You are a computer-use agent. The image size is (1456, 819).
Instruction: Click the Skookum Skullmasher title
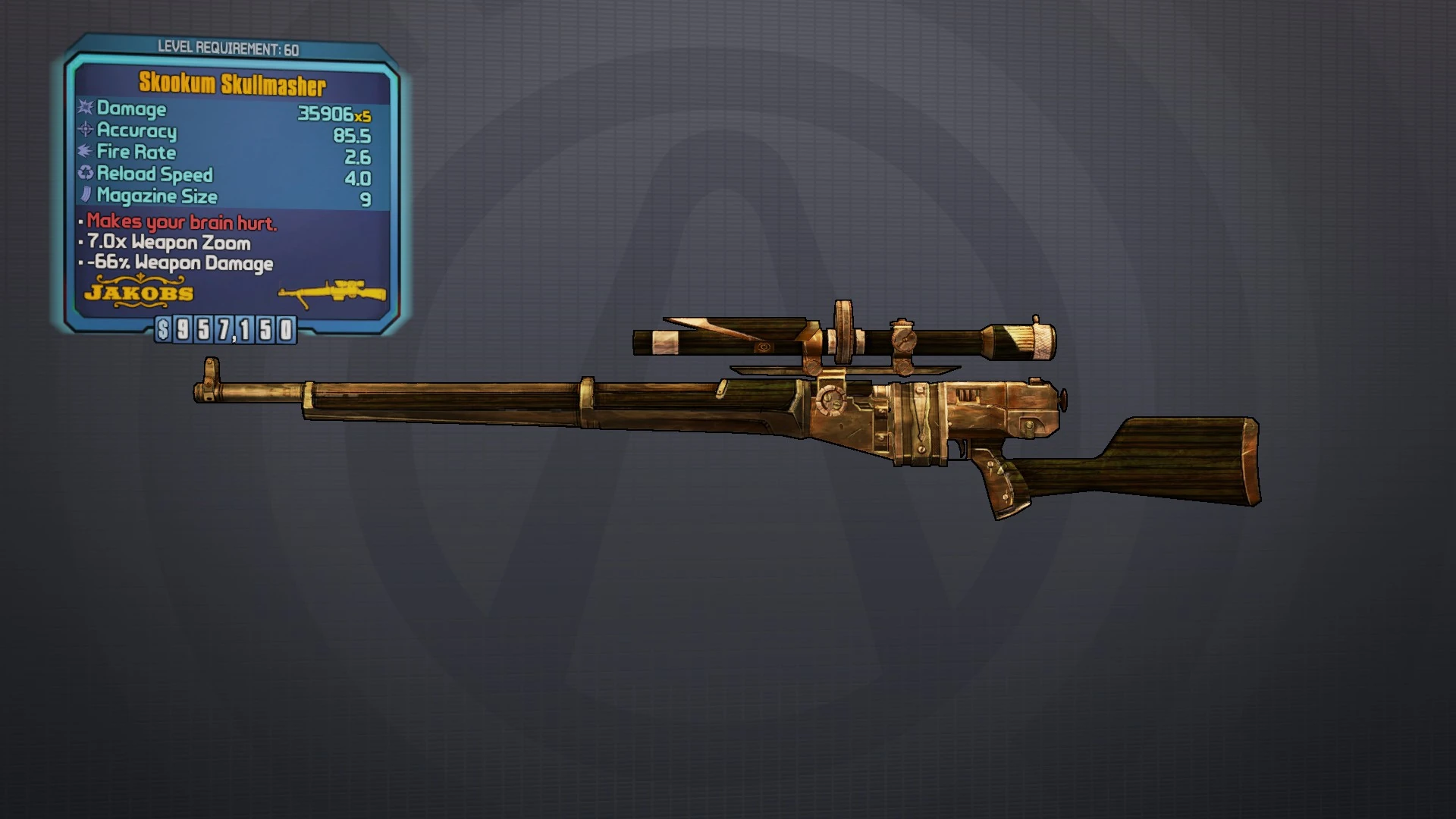pos(231,86)
